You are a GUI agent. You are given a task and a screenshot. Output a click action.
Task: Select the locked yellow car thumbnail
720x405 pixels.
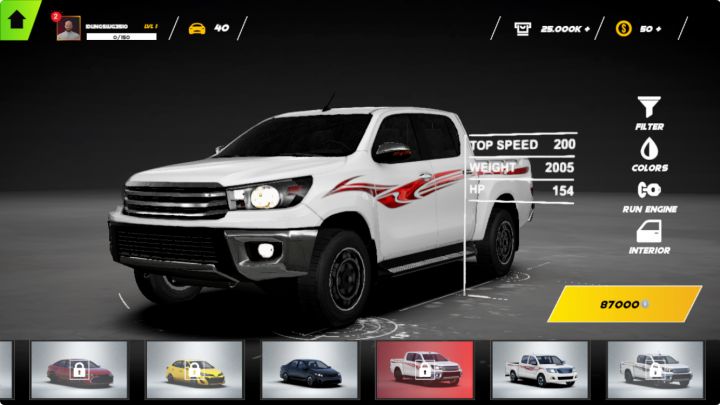(x=194, y=370)
